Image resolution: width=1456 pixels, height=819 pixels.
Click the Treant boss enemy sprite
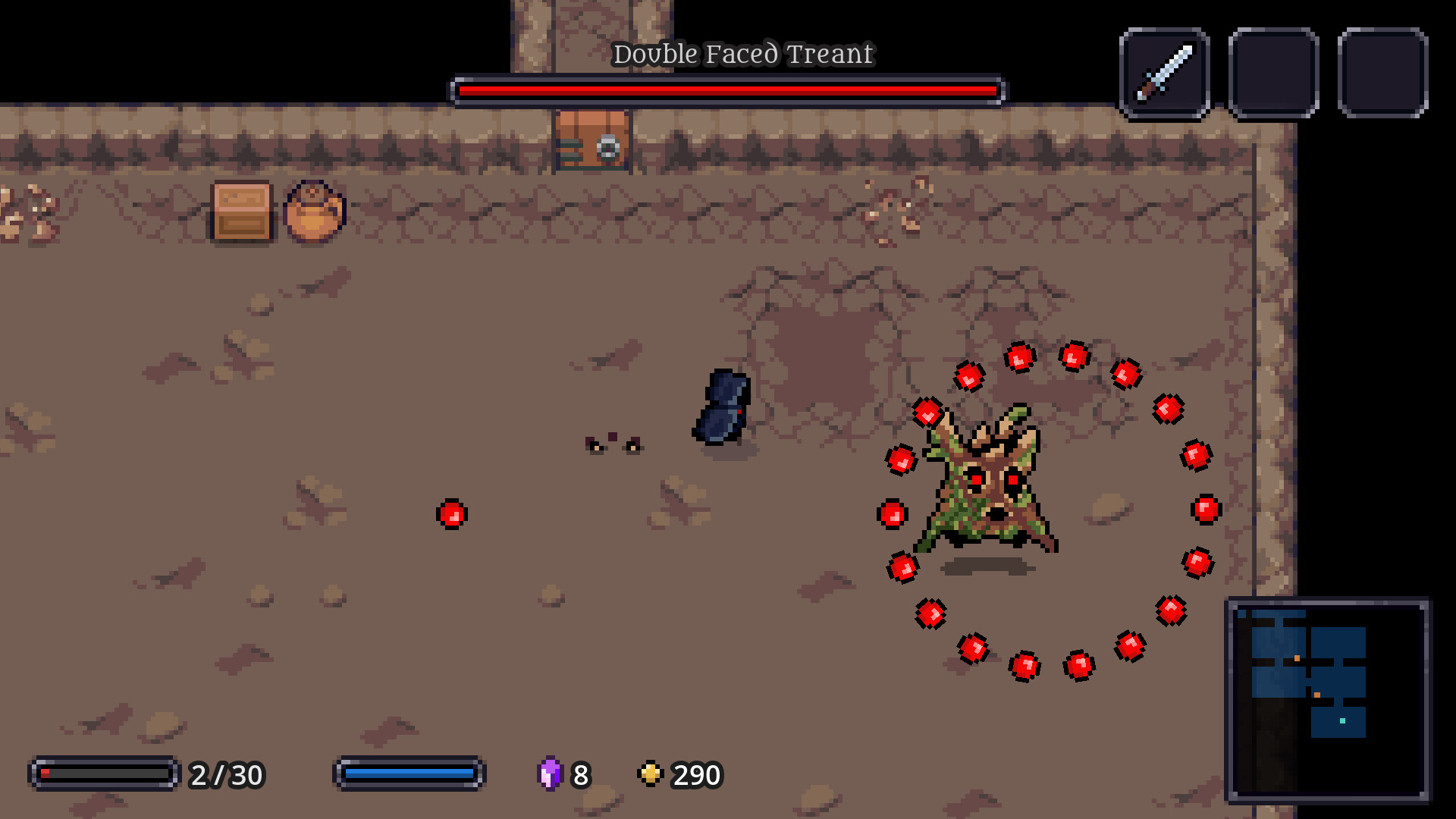[x=986, y=485]
